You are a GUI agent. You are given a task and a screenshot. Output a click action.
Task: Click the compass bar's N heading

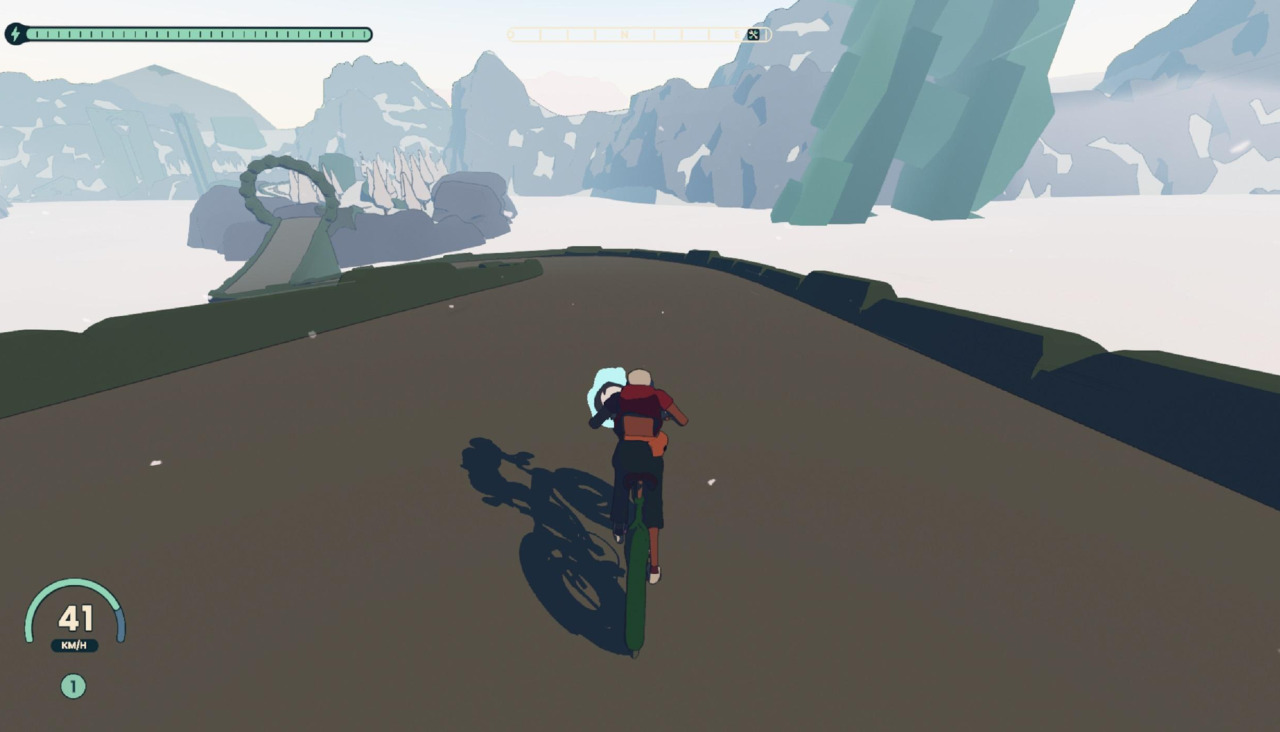(625, 35)
